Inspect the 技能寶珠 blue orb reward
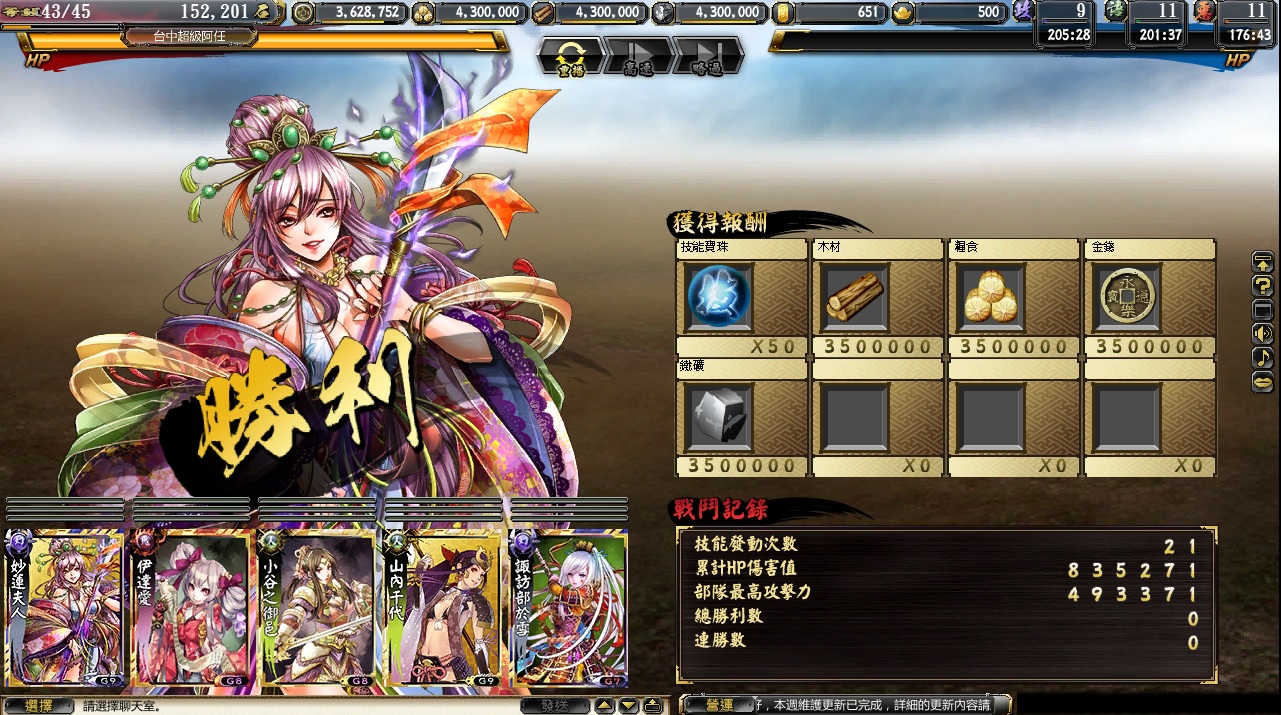The image size is (1281, 715). point(719,297)
